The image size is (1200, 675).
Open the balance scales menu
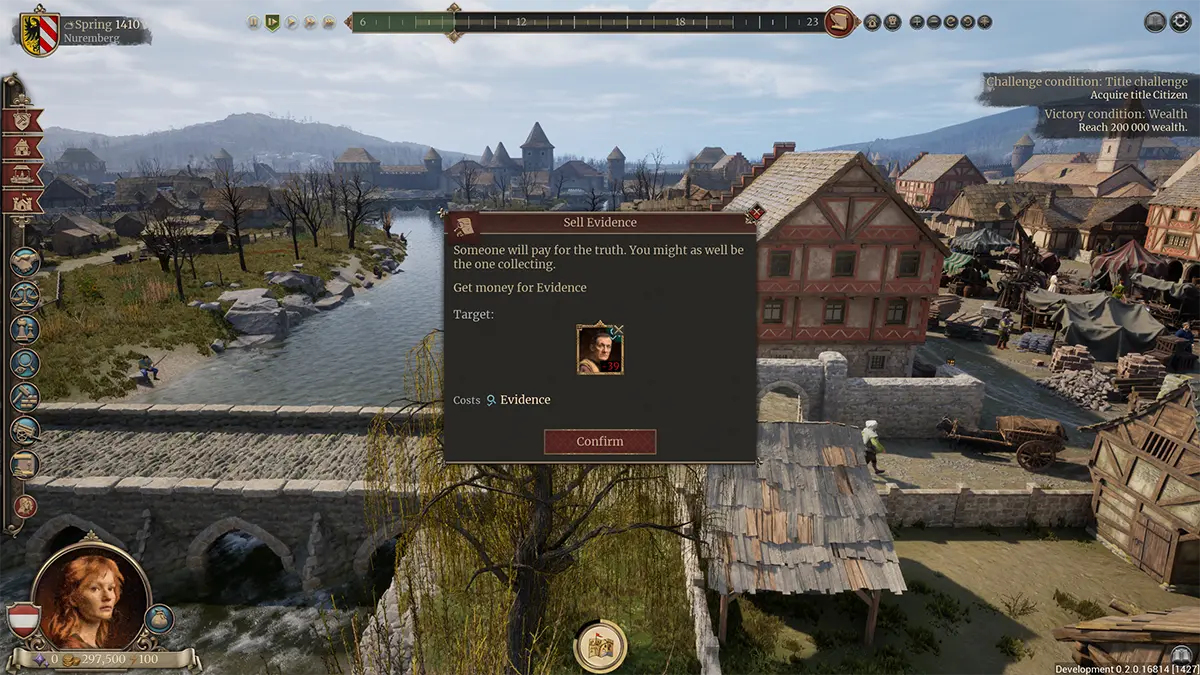click(25, 295)
